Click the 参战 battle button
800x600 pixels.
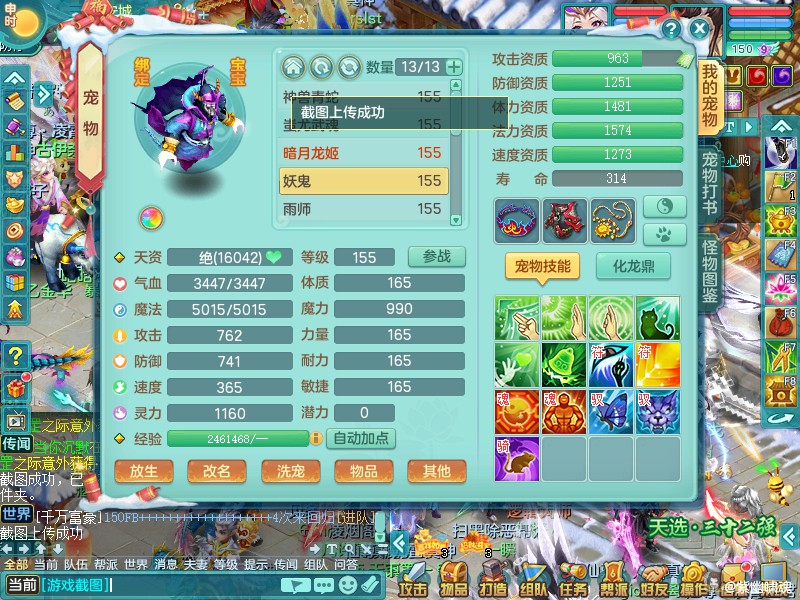click(x=437, y=256)
